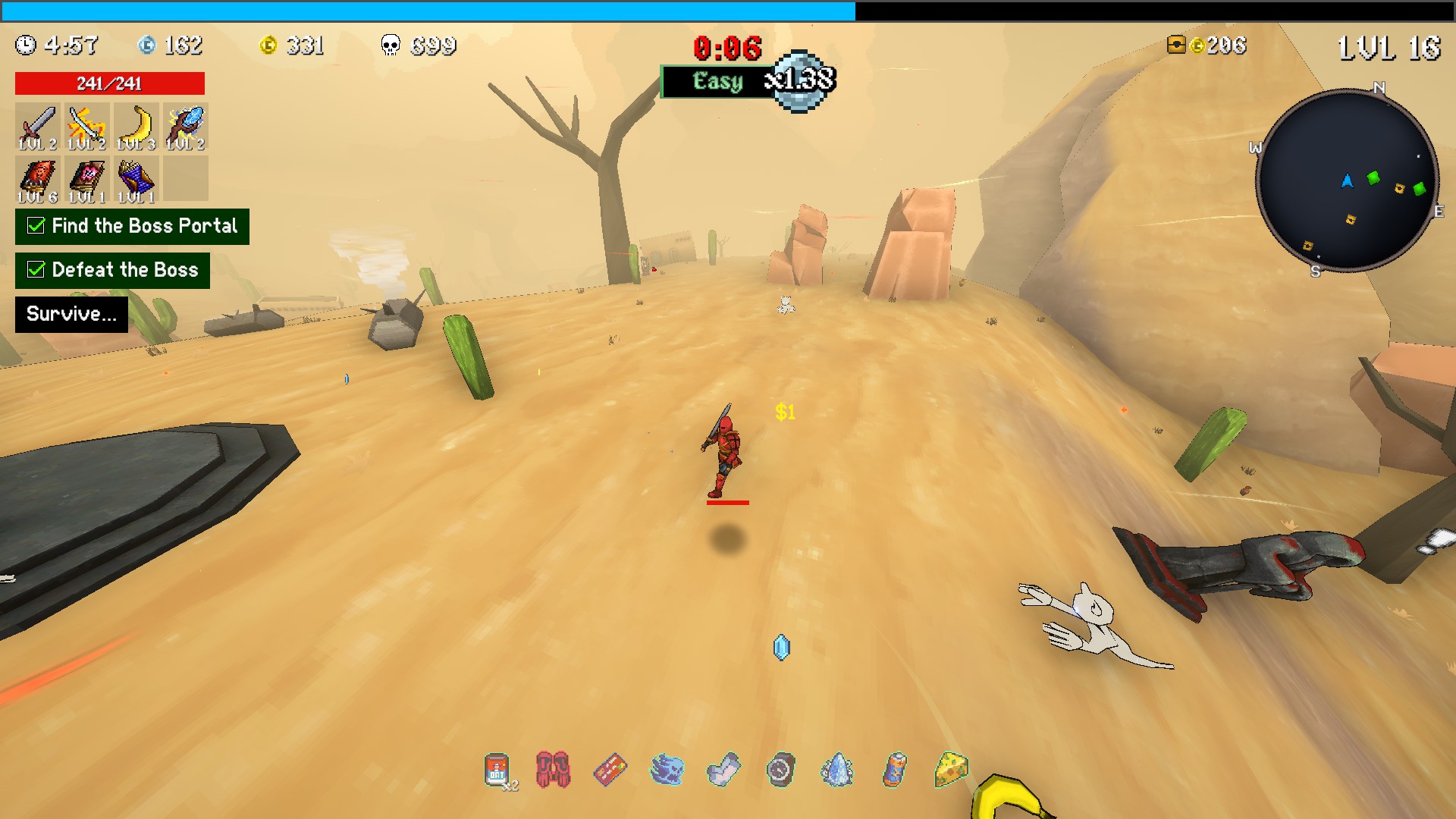Click the red credit card item

tap(610, 770)
